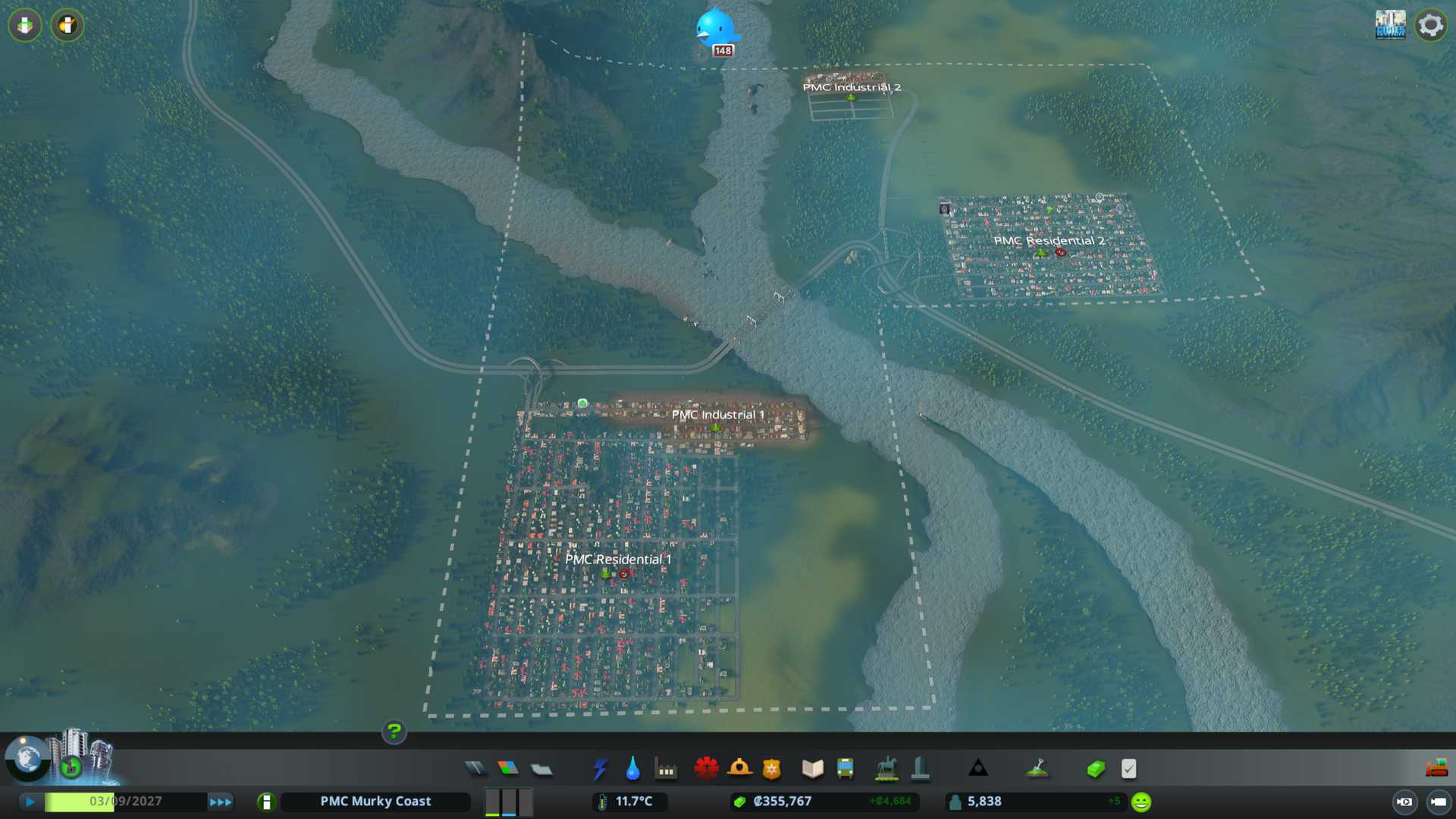Open the Garbage and Industry factory menu
This screenshot has width=1456, height=819.
(666, 769)
